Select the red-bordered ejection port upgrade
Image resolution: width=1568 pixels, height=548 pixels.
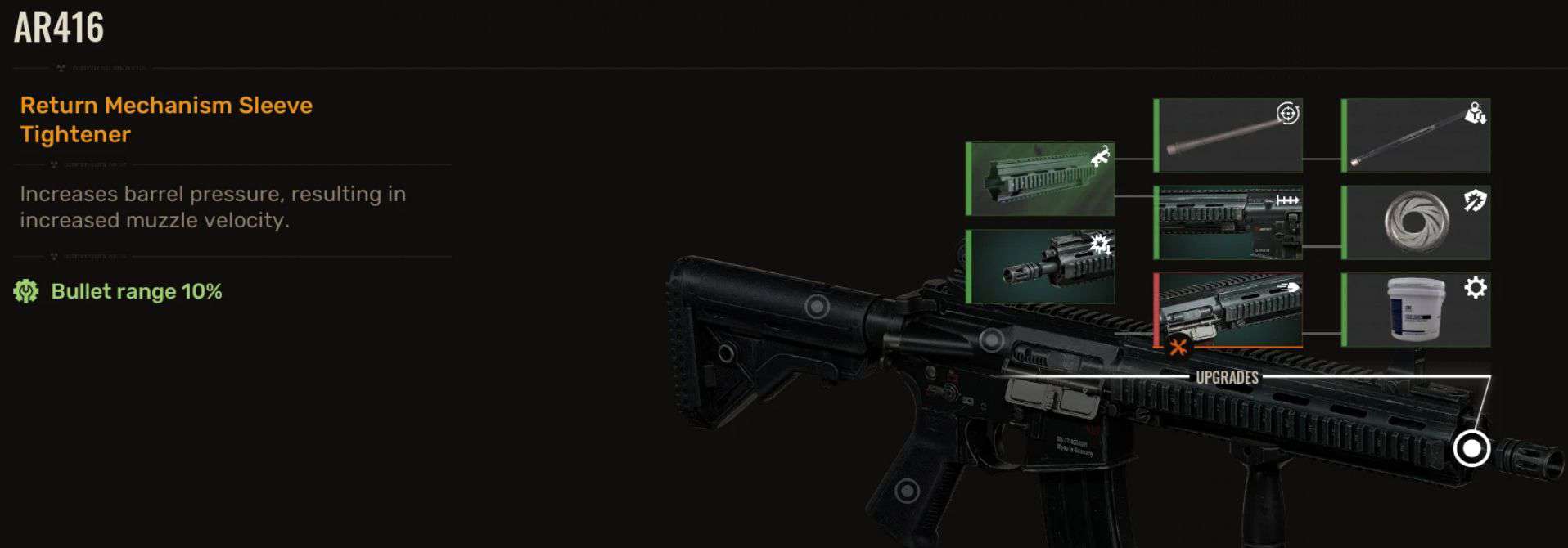1228,310
